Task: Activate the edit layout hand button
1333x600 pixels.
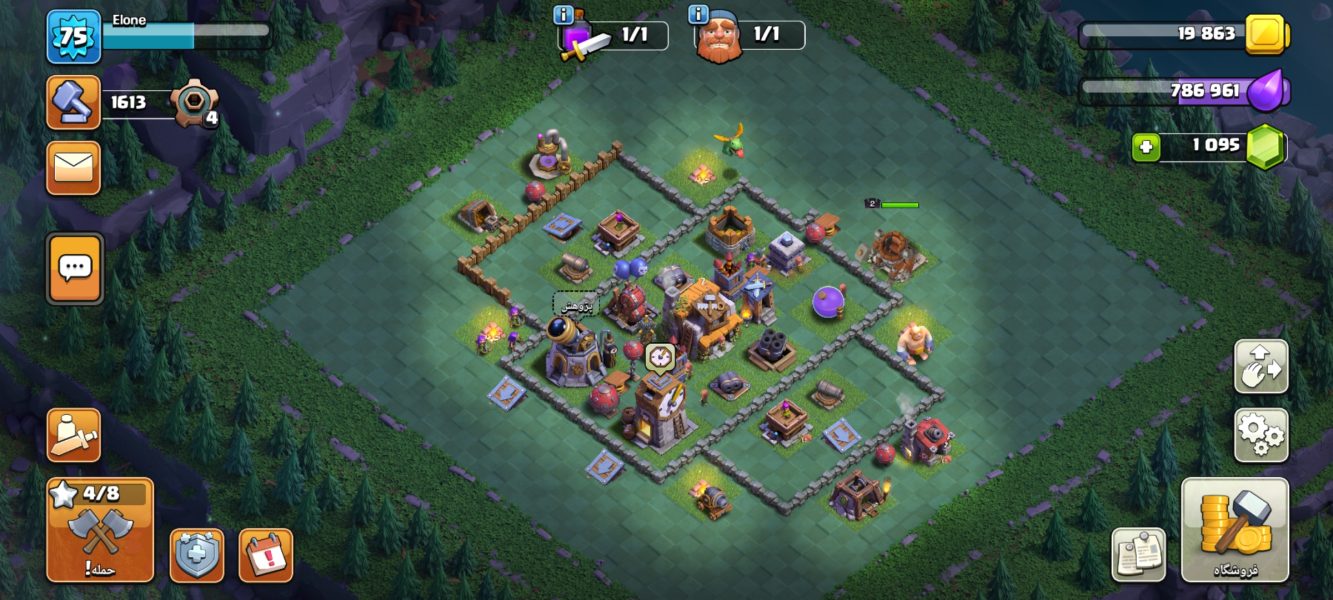Action: tap(1261, 366)
